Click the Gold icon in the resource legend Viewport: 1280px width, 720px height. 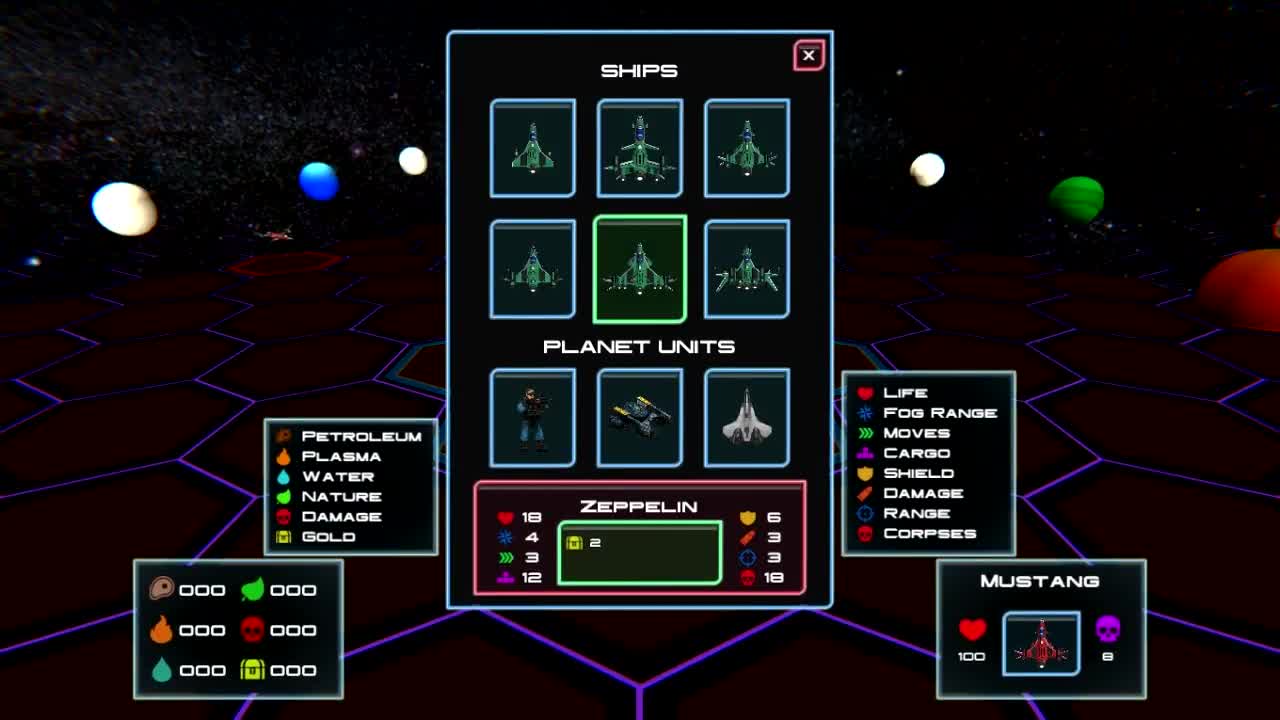coord(283,537)
